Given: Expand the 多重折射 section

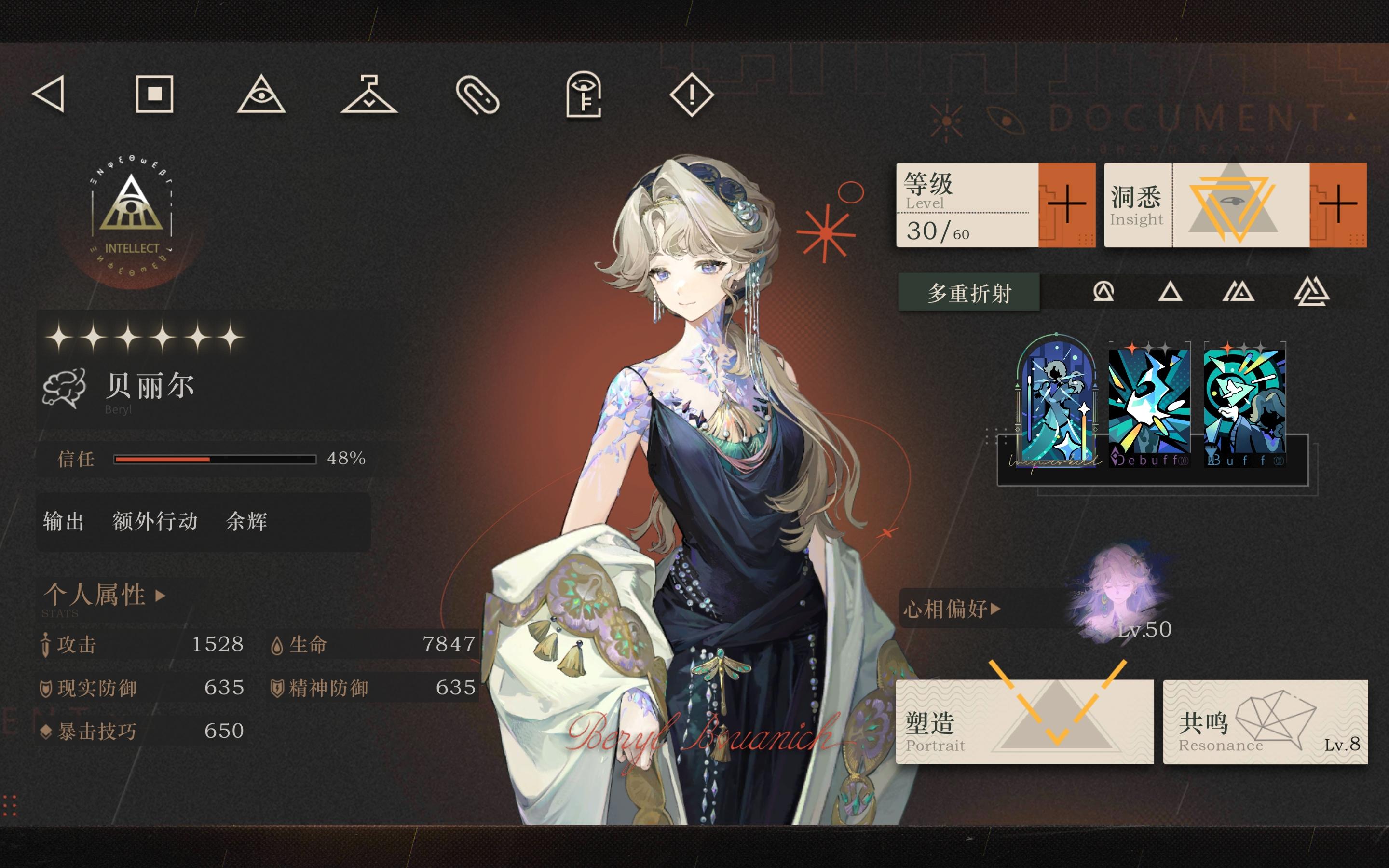Looking at the screenshot, I should click(969, 292).
